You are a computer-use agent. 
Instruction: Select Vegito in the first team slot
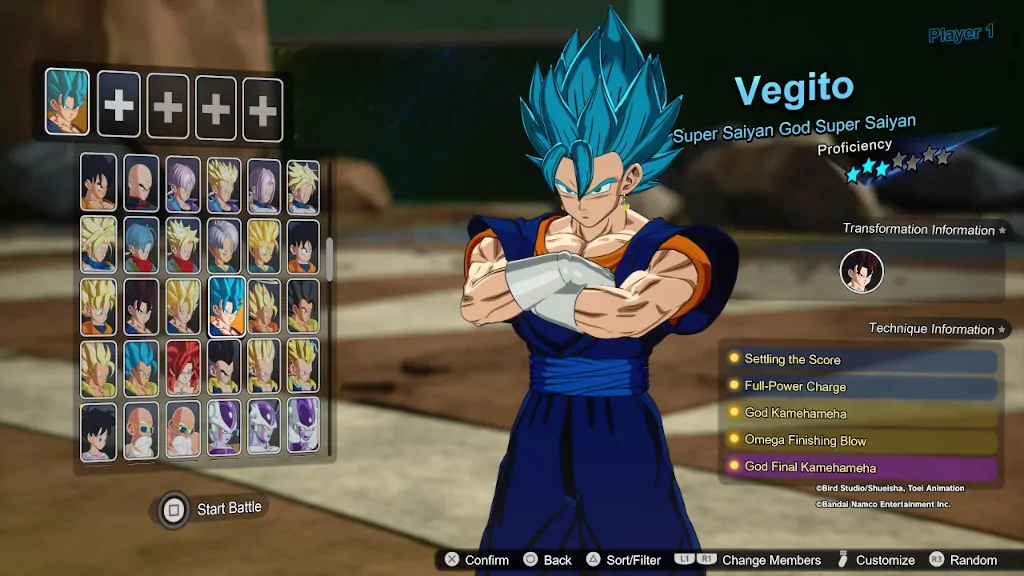tap(67, 102)
